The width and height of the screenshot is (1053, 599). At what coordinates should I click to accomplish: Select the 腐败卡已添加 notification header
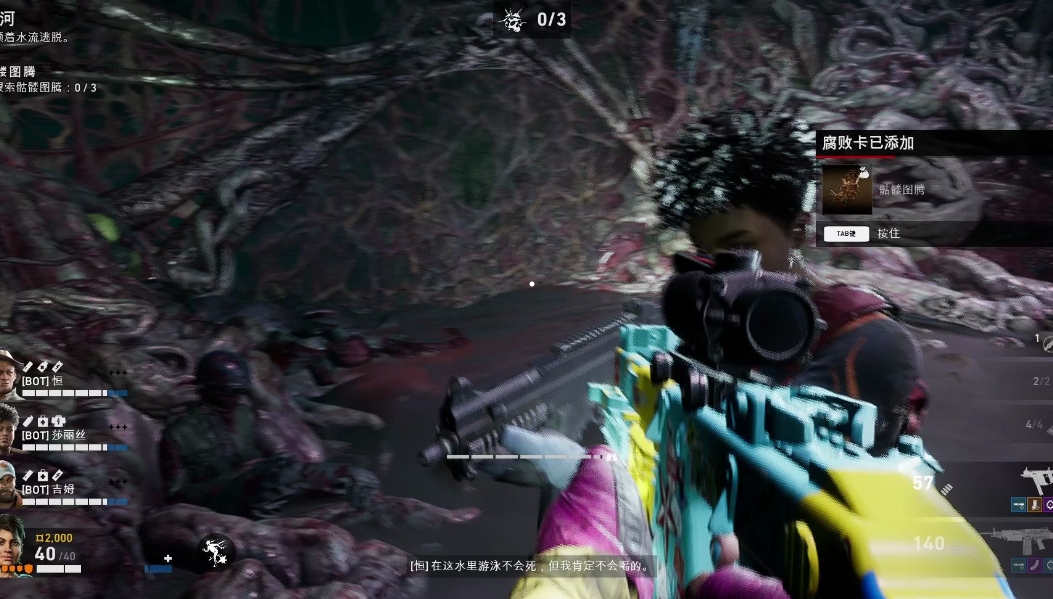click(x=868, y=143)
